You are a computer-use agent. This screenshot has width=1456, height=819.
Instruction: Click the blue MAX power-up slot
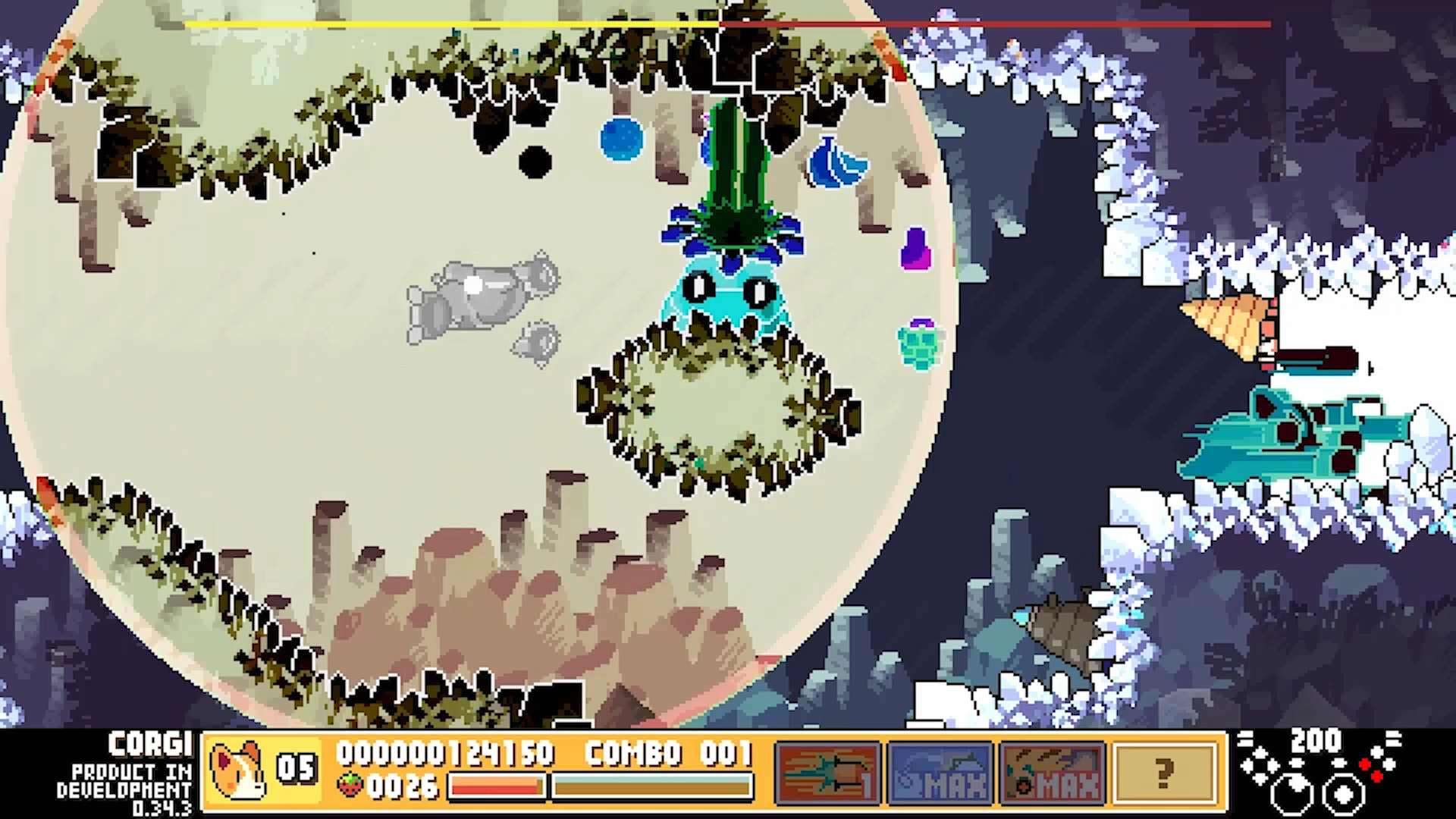pos(942,770)
